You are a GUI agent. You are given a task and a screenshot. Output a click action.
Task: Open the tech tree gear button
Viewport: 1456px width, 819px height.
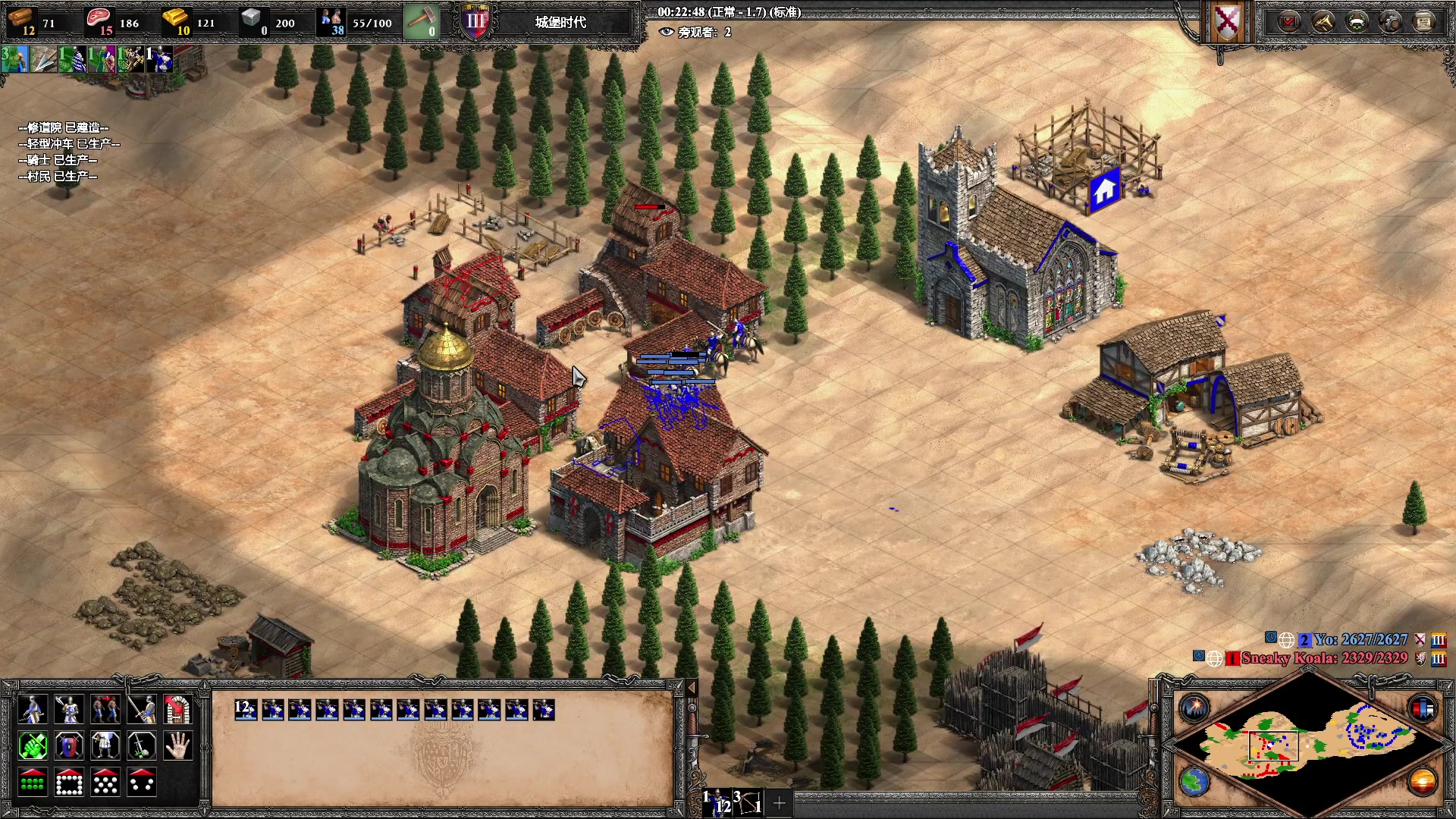tap(1391, 22)
